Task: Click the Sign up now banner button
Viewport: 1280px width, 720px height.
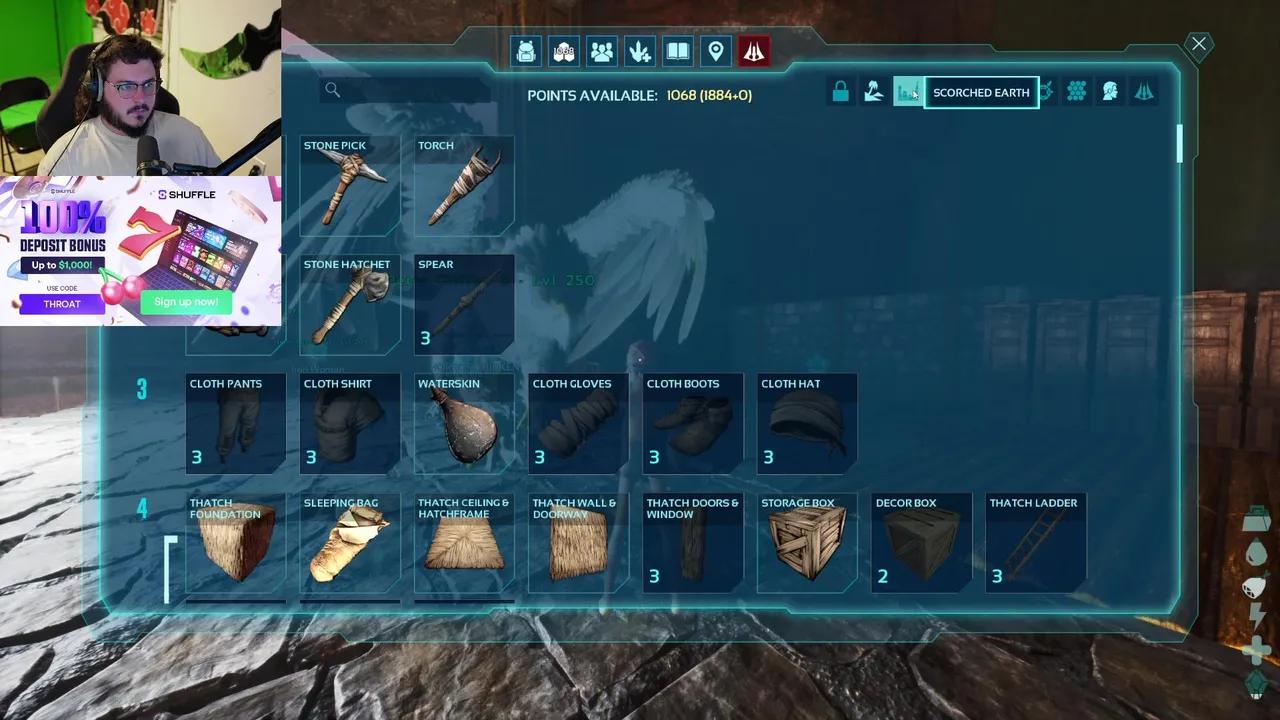Action: pyautogui.click(x=186, y=301)
